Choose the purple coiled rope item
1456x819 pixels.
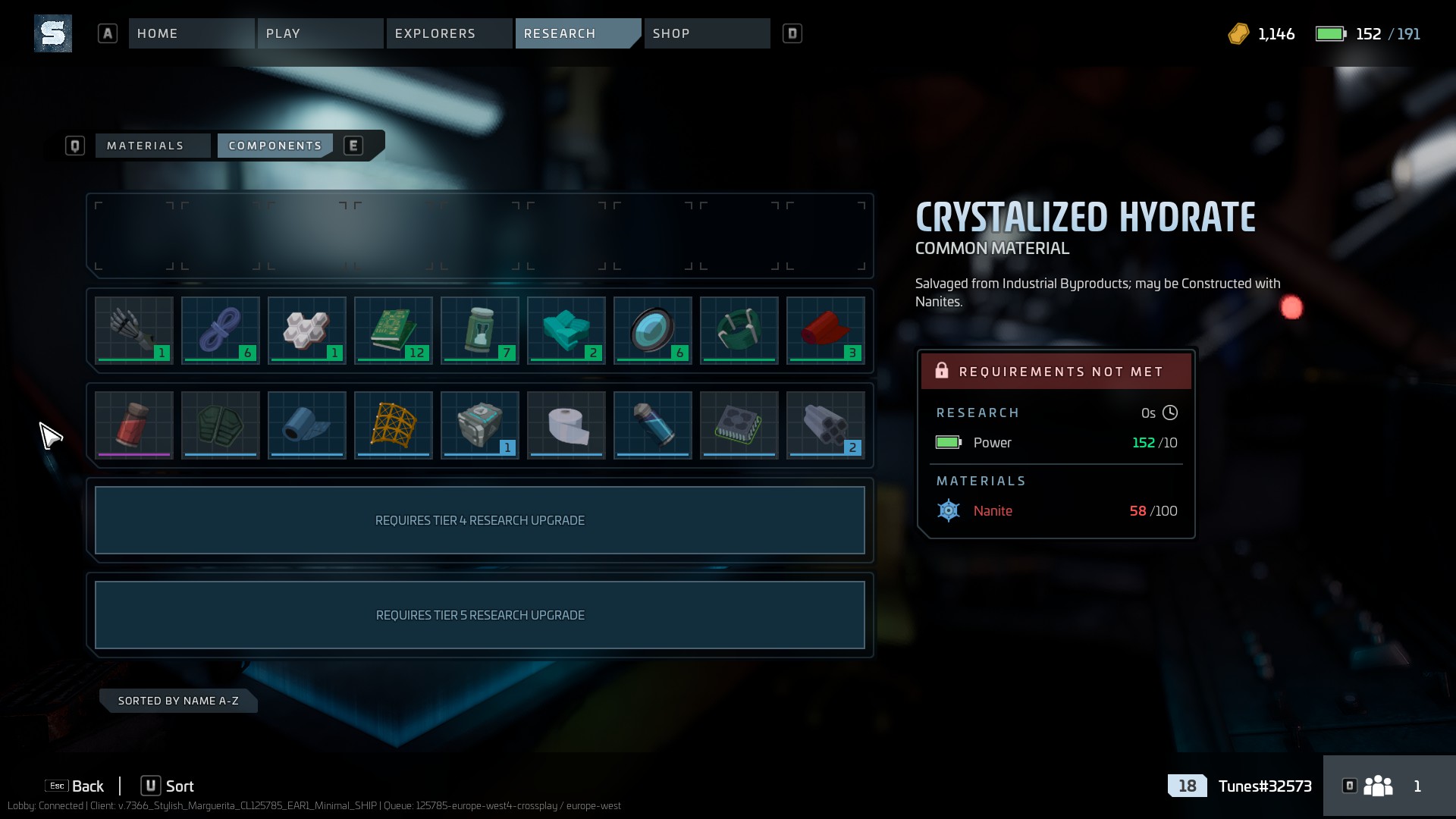pos(221,331)
